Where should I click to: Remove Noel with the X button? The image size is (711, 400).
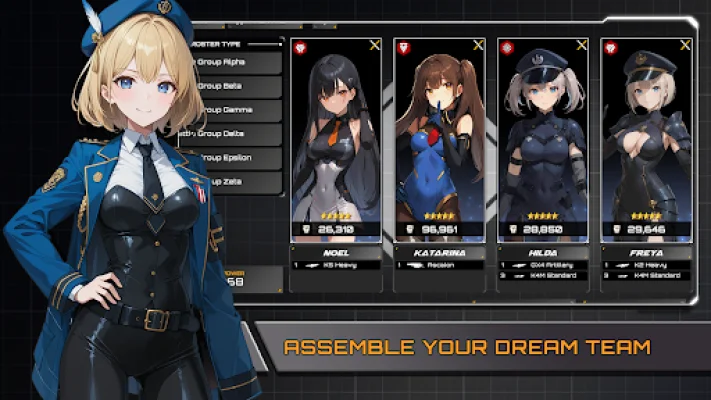point(374,45)
